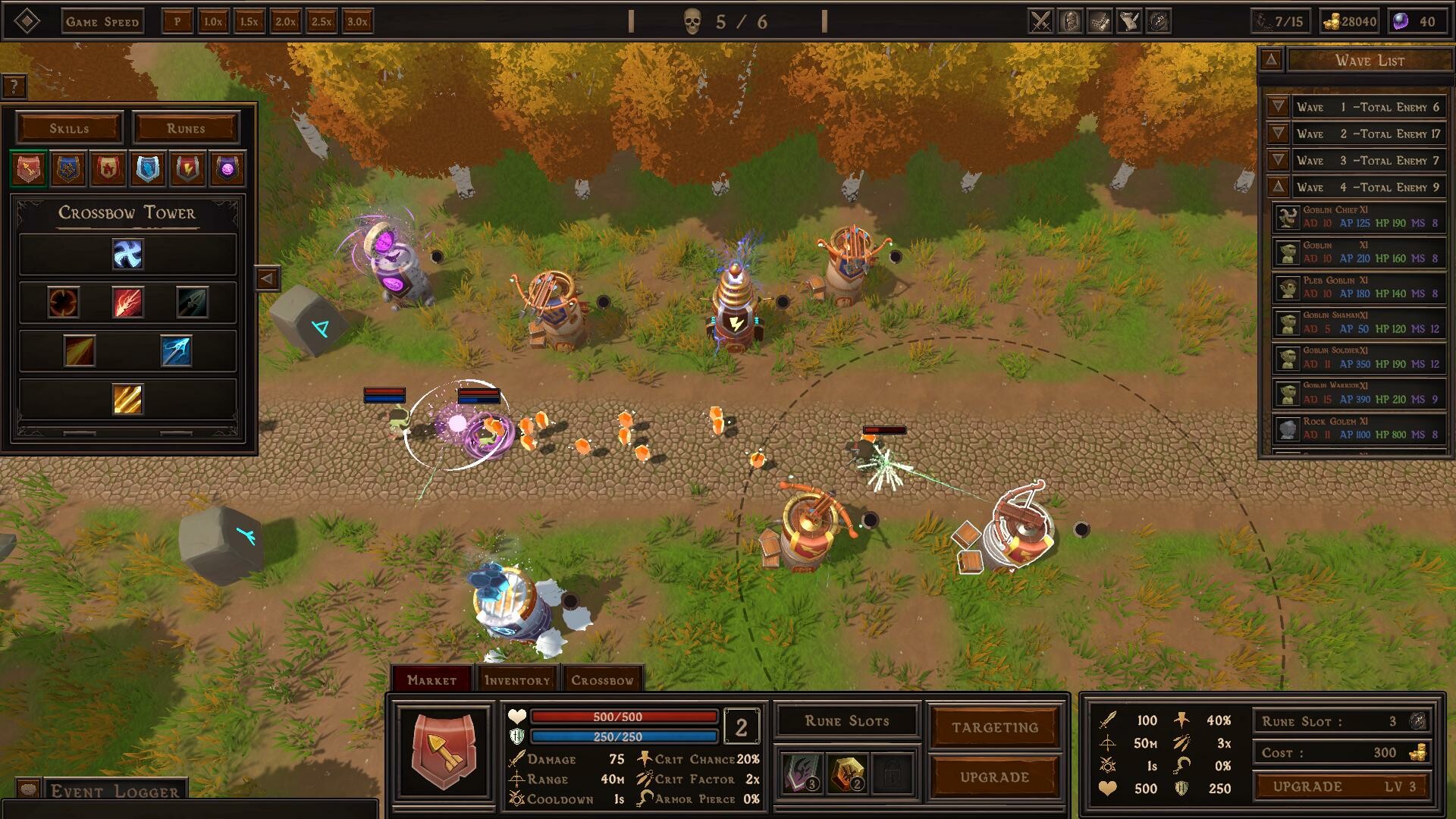The width and height of the screenshot is (1456, 819).
Task: Click the blue lightning spear skill
Action: pos(177,352)
